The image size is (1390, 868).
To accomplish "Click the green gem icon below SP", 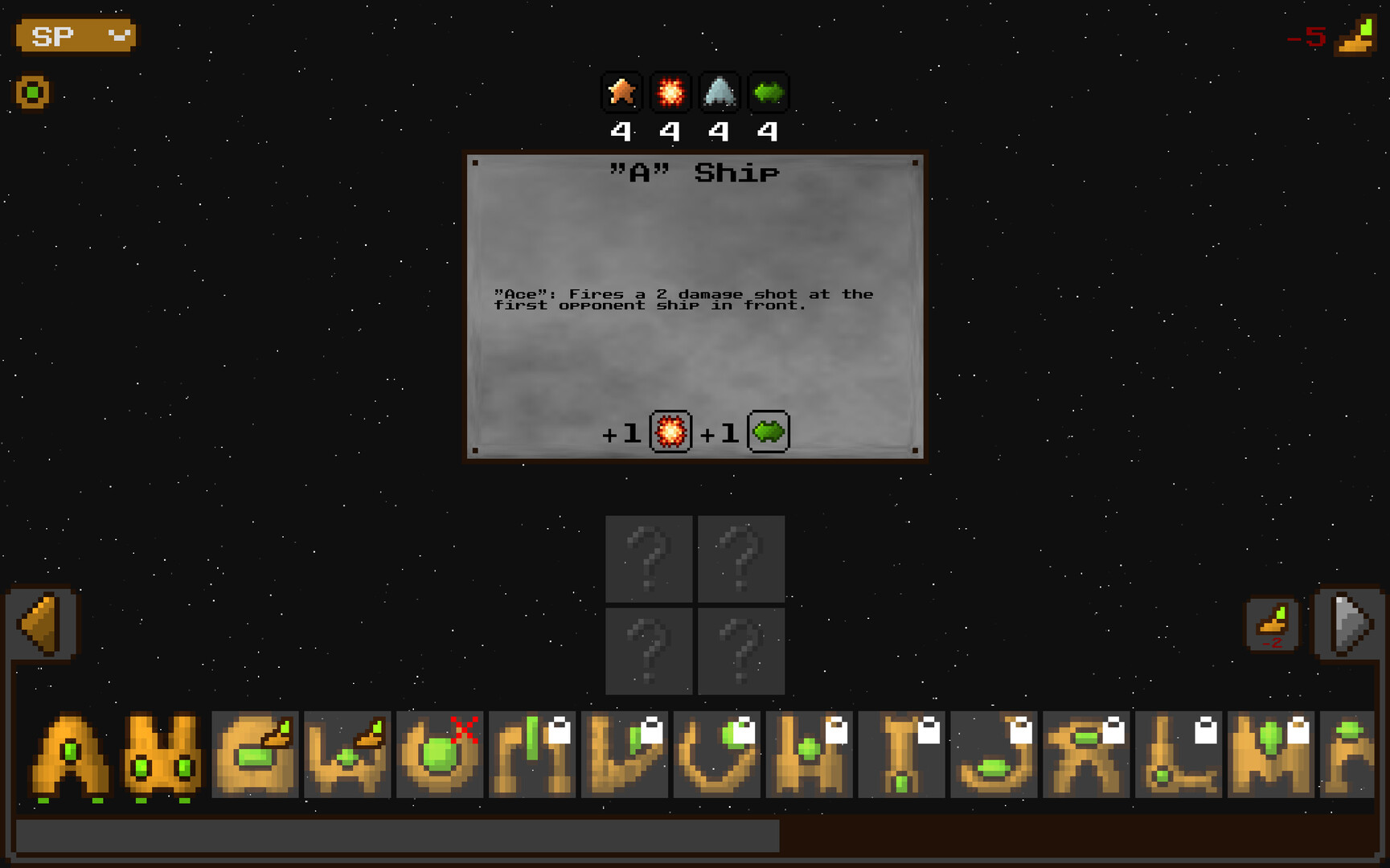I will tap(32, 92).
